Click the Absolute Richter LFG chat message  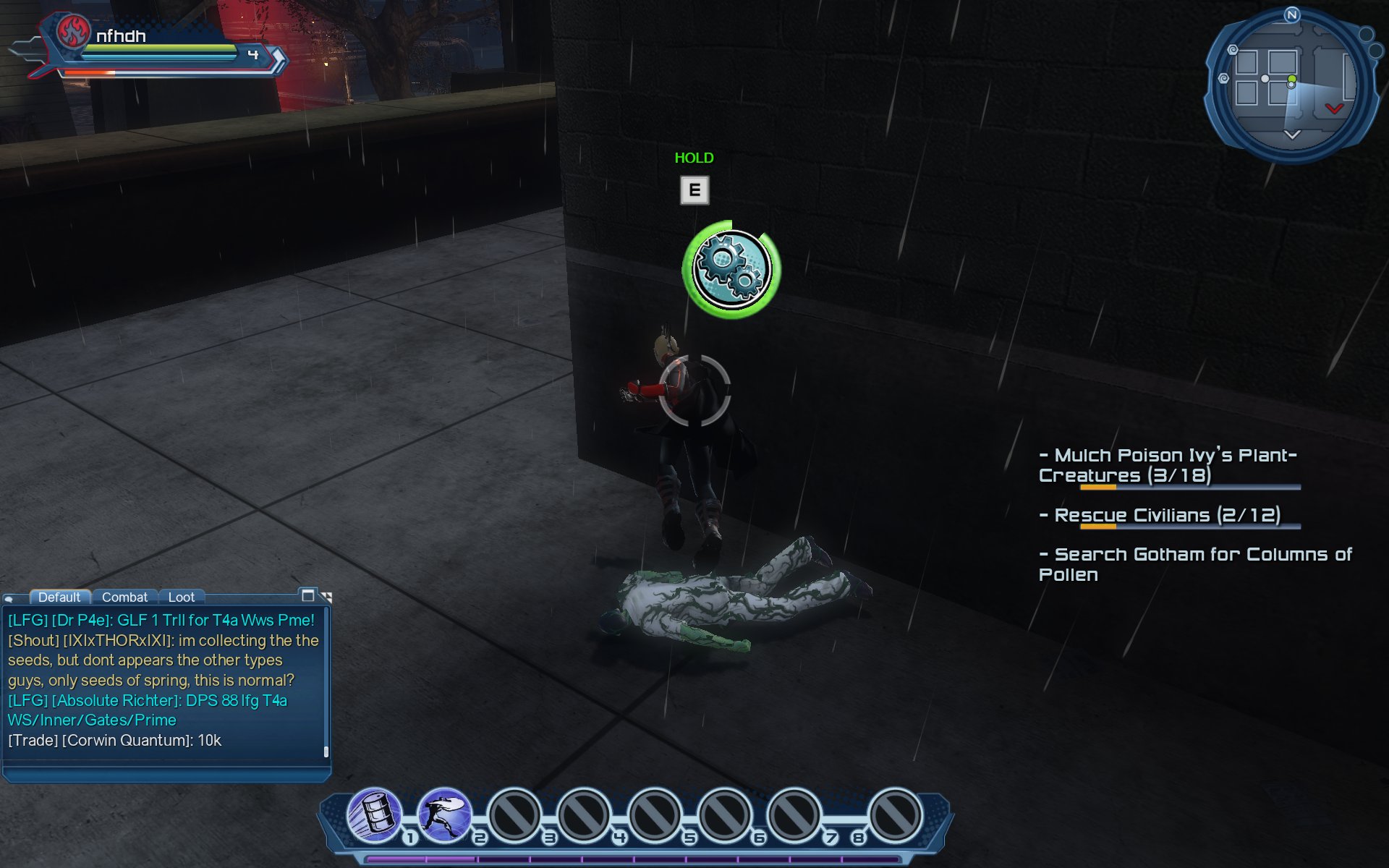(148, 710)
